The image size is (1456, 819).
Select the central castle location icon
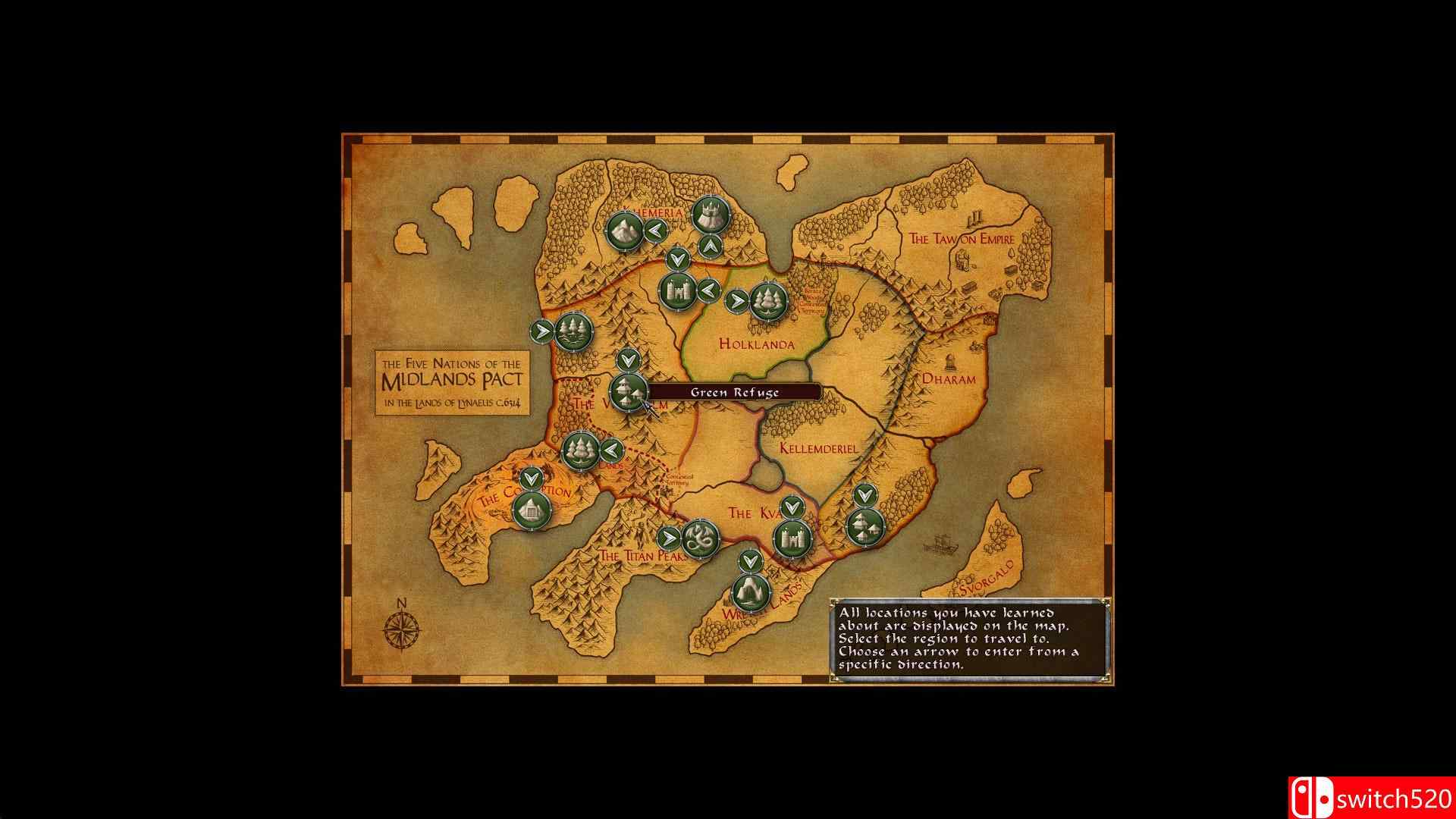click(x=677, y=290)
